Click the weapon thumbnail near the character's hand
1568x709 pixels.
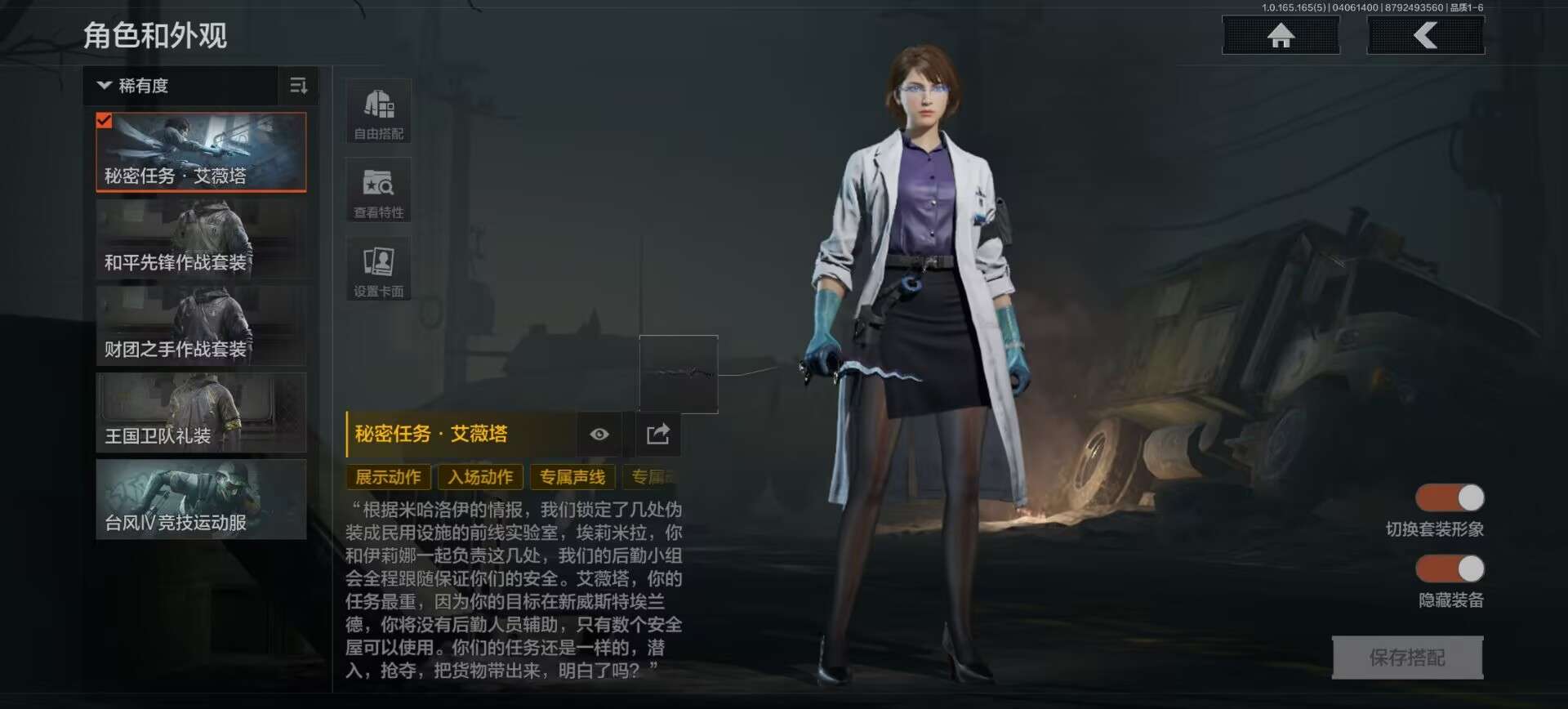click(679, 374)
